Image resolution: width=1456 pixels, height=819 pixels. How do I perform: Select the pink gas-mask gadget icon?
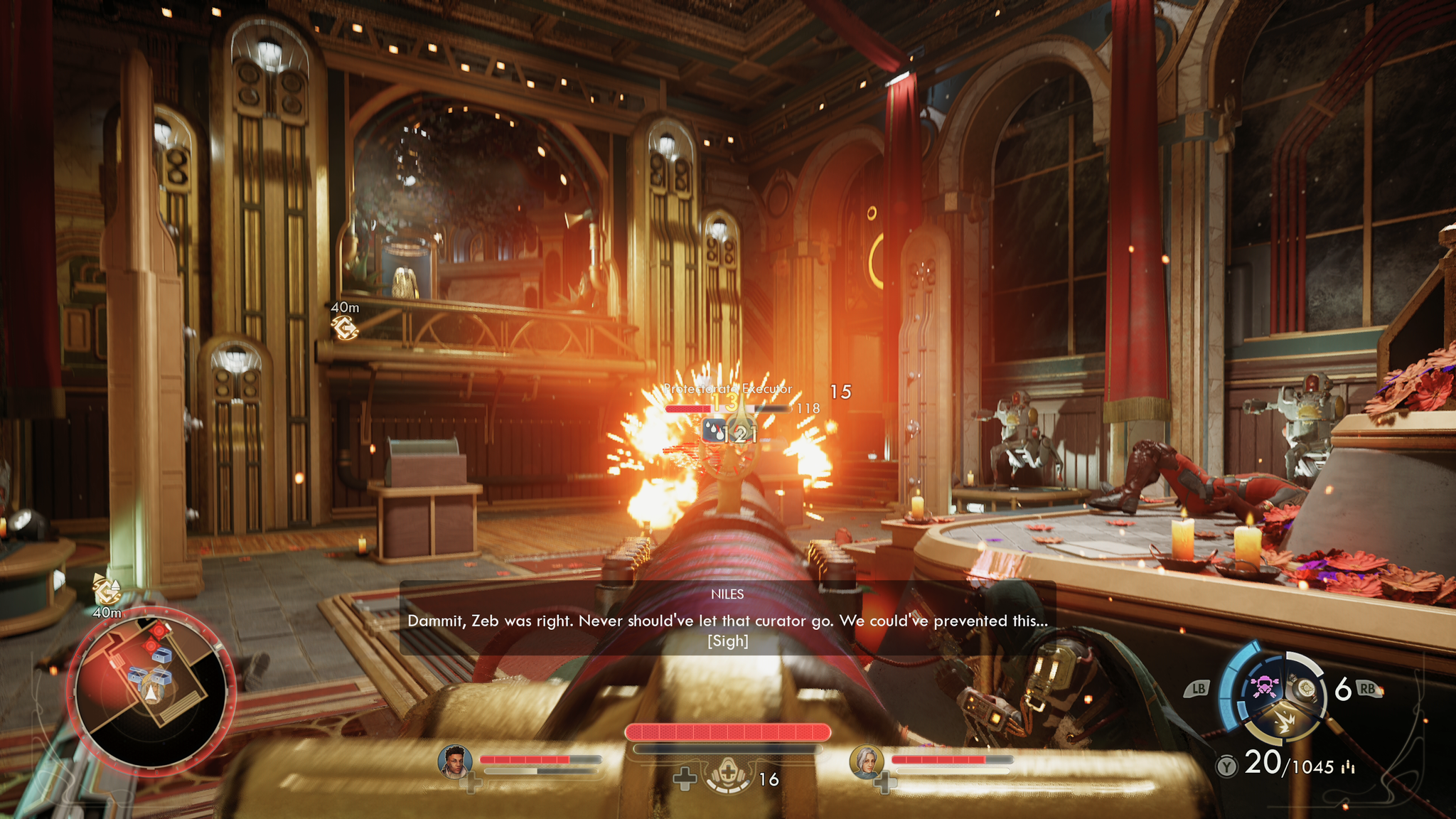point(1263,687)
